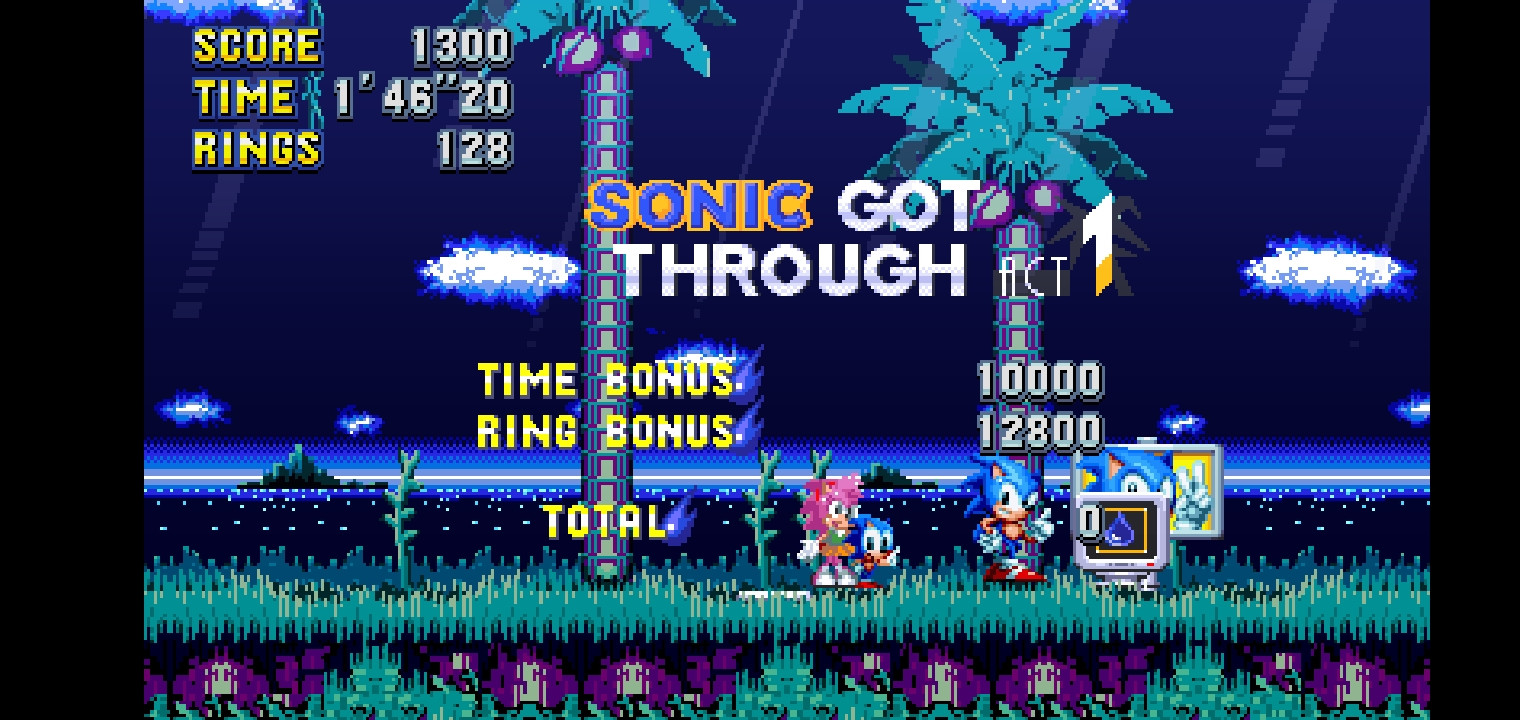Viewport: 1520px width, 720px height.
Task: Select the chibi Sonic sprite beside Amy
Action: pos(872,545)
